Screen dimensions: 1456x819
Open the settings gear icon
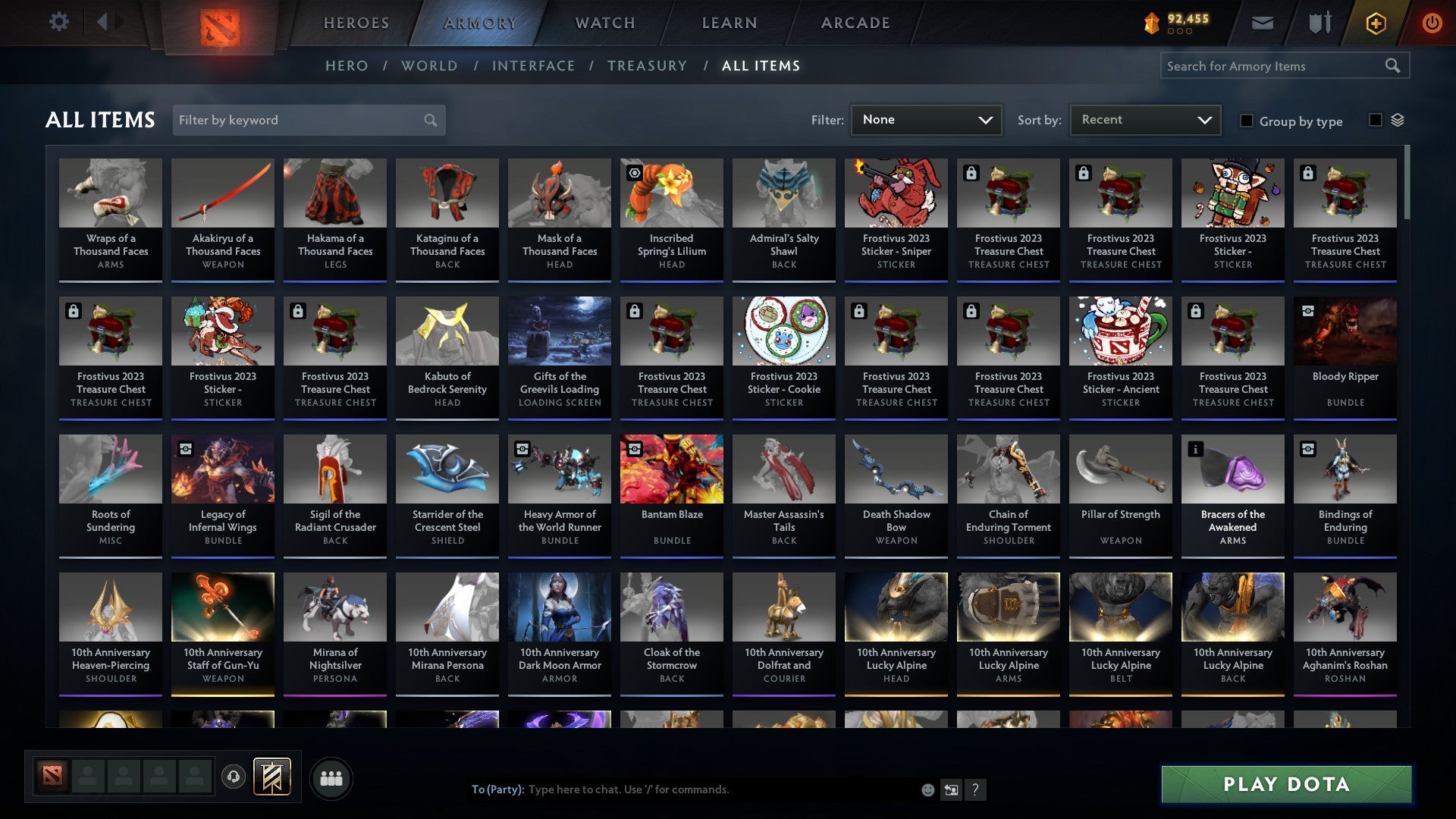point(58,22)
